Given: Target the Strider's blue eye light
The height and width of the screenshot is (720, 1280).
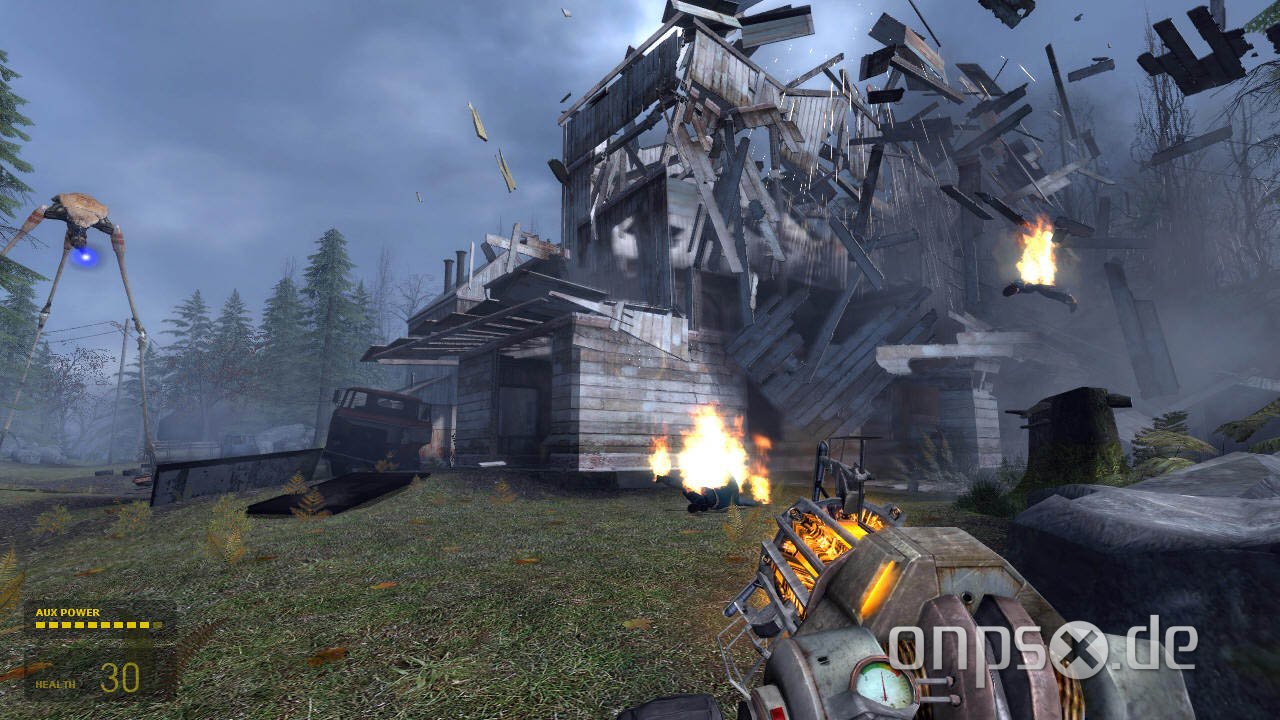Looking at the screenshot, I should (x=87, y=258).
